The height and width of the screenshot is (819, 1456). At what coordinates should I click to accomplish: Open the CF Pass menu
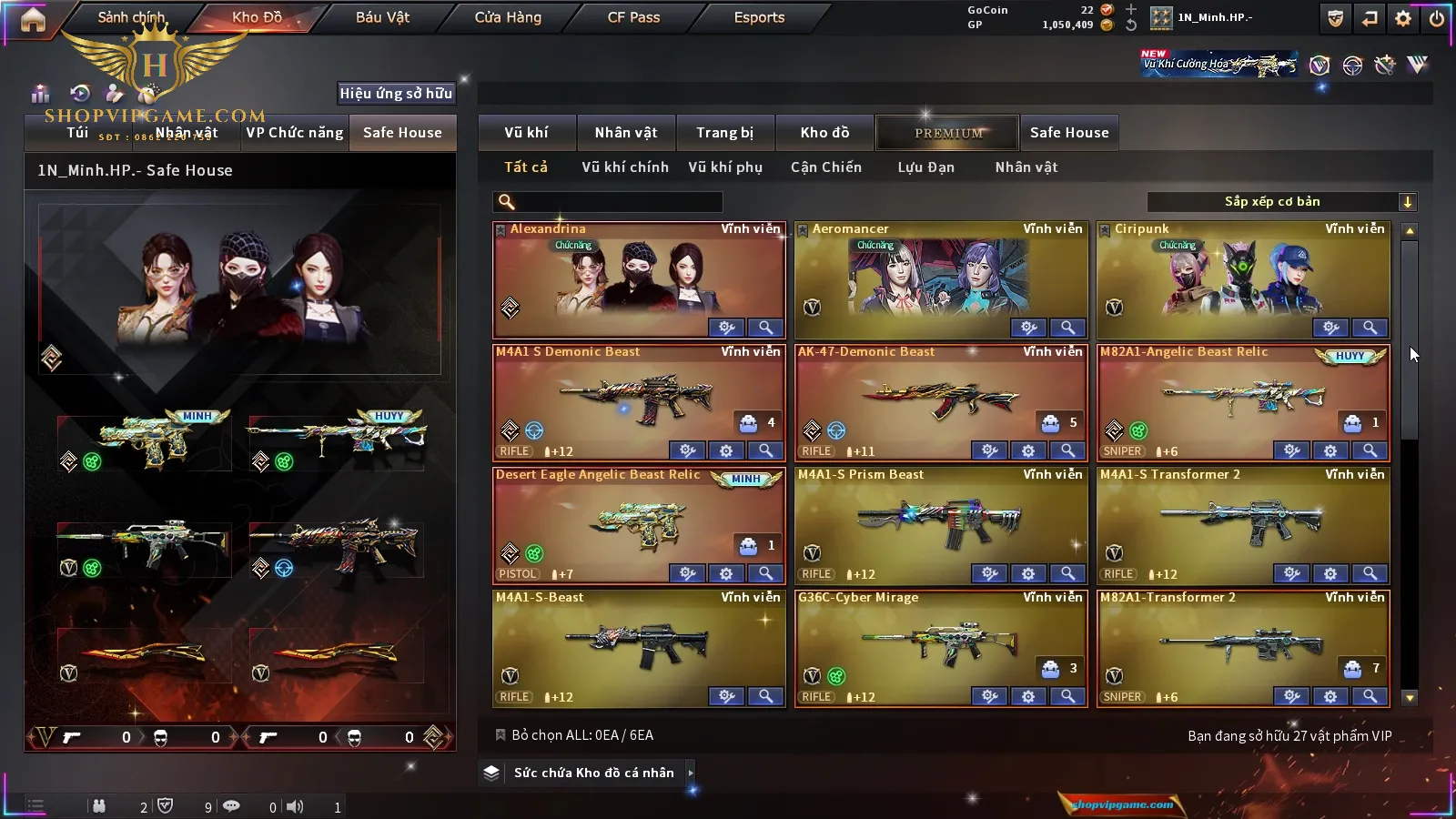point(633,17)
